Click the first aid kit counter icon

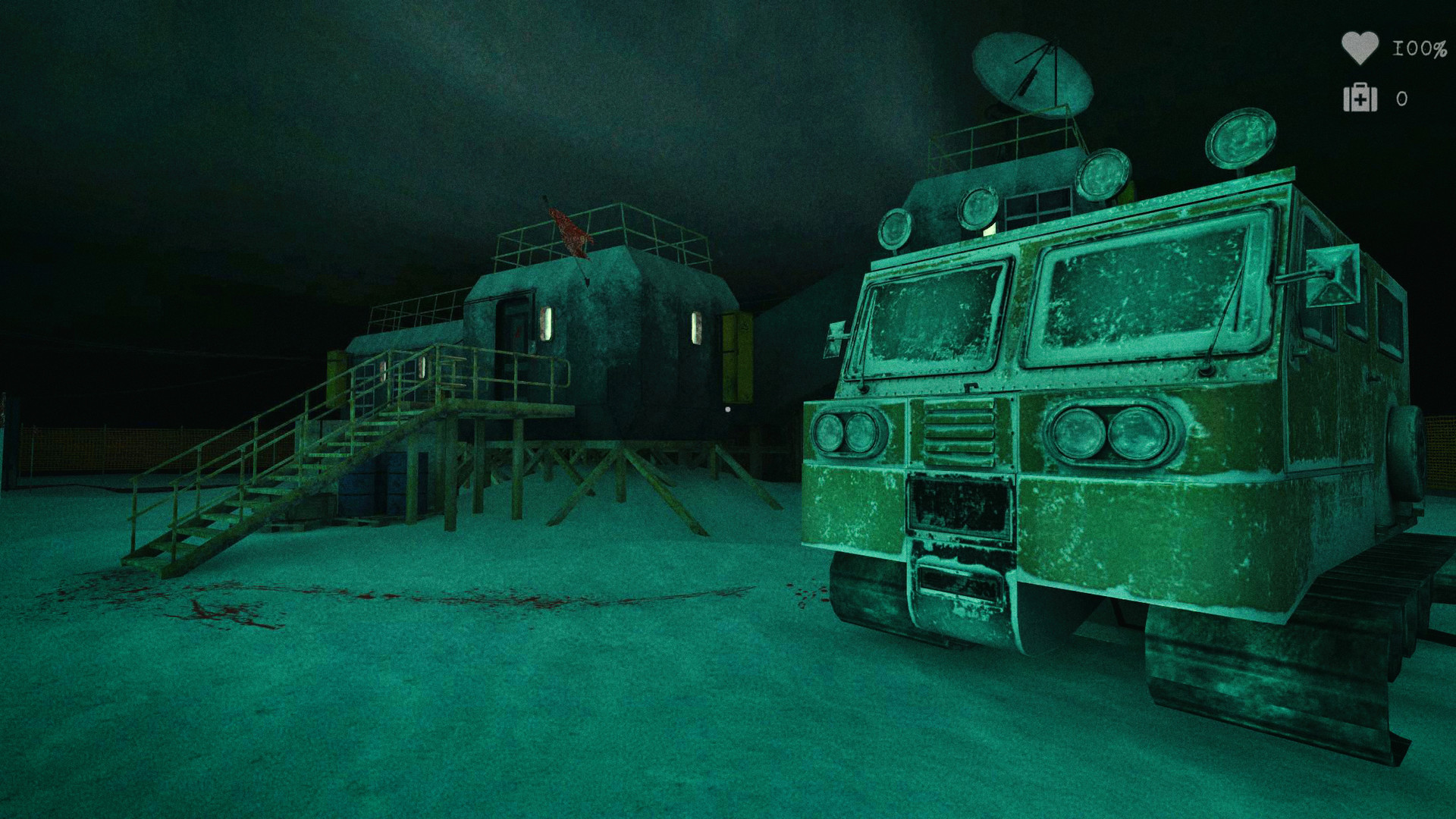pyautogui.click(x=1361, y=100)
